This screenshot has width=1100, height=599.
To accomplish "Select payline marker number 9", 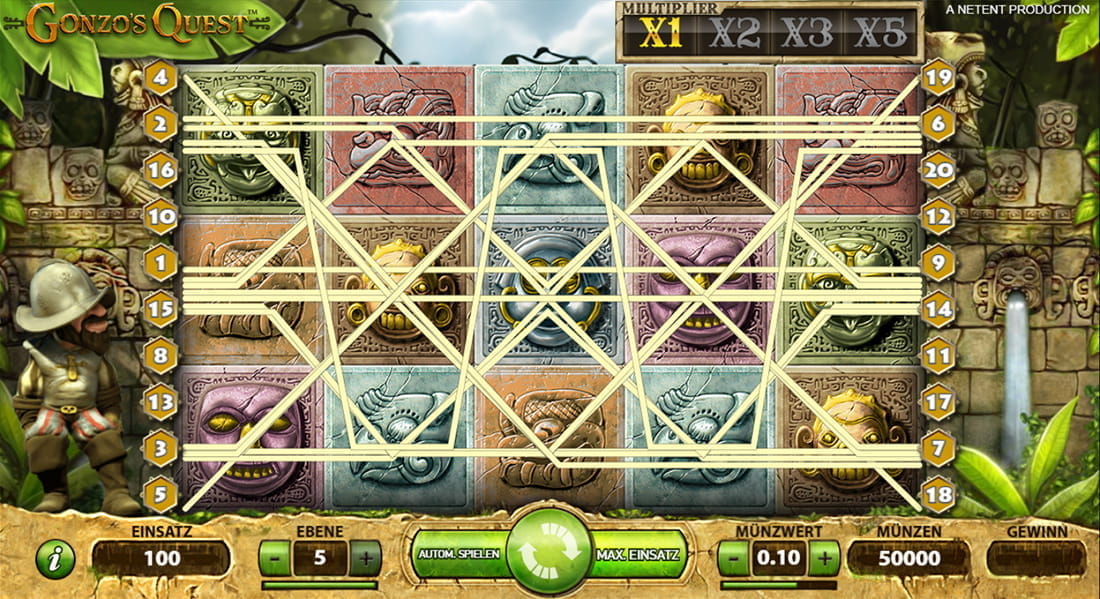I will 938,263.
